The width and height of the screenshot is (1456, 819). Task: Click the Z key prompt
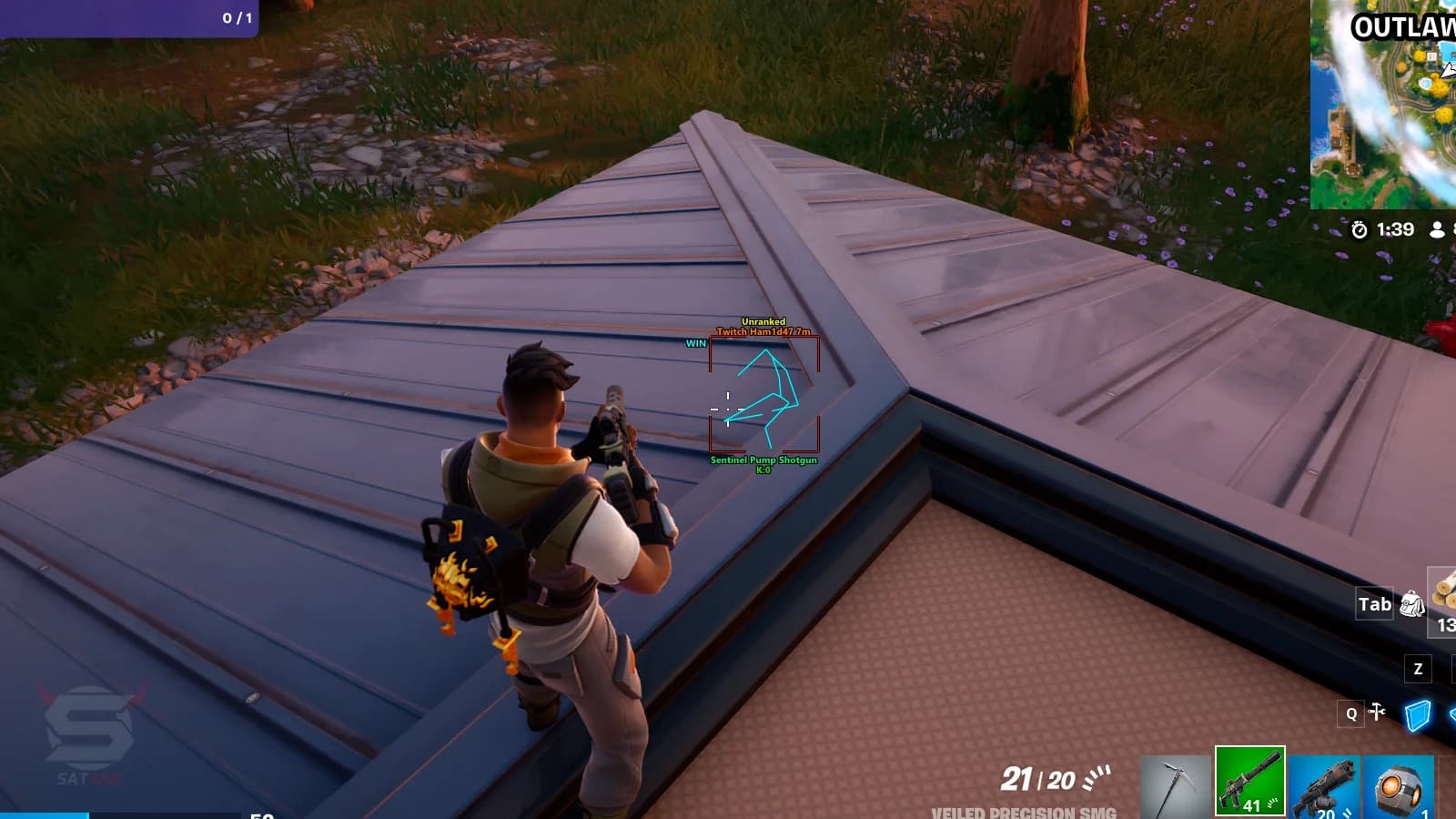coord(1417,669)
